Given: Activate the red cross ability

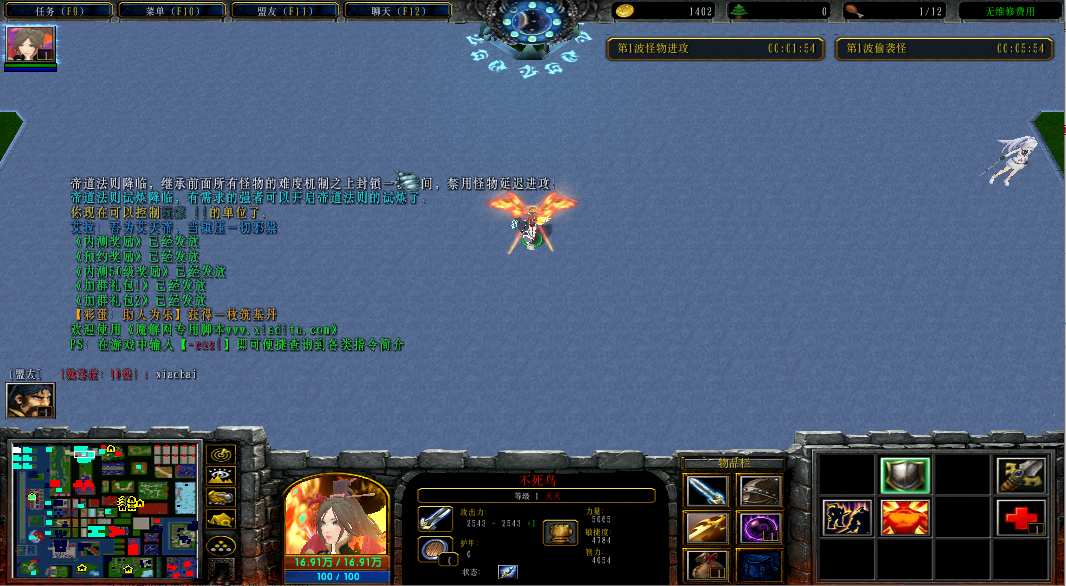Looking at the screenshot, I should point(1021,517).
